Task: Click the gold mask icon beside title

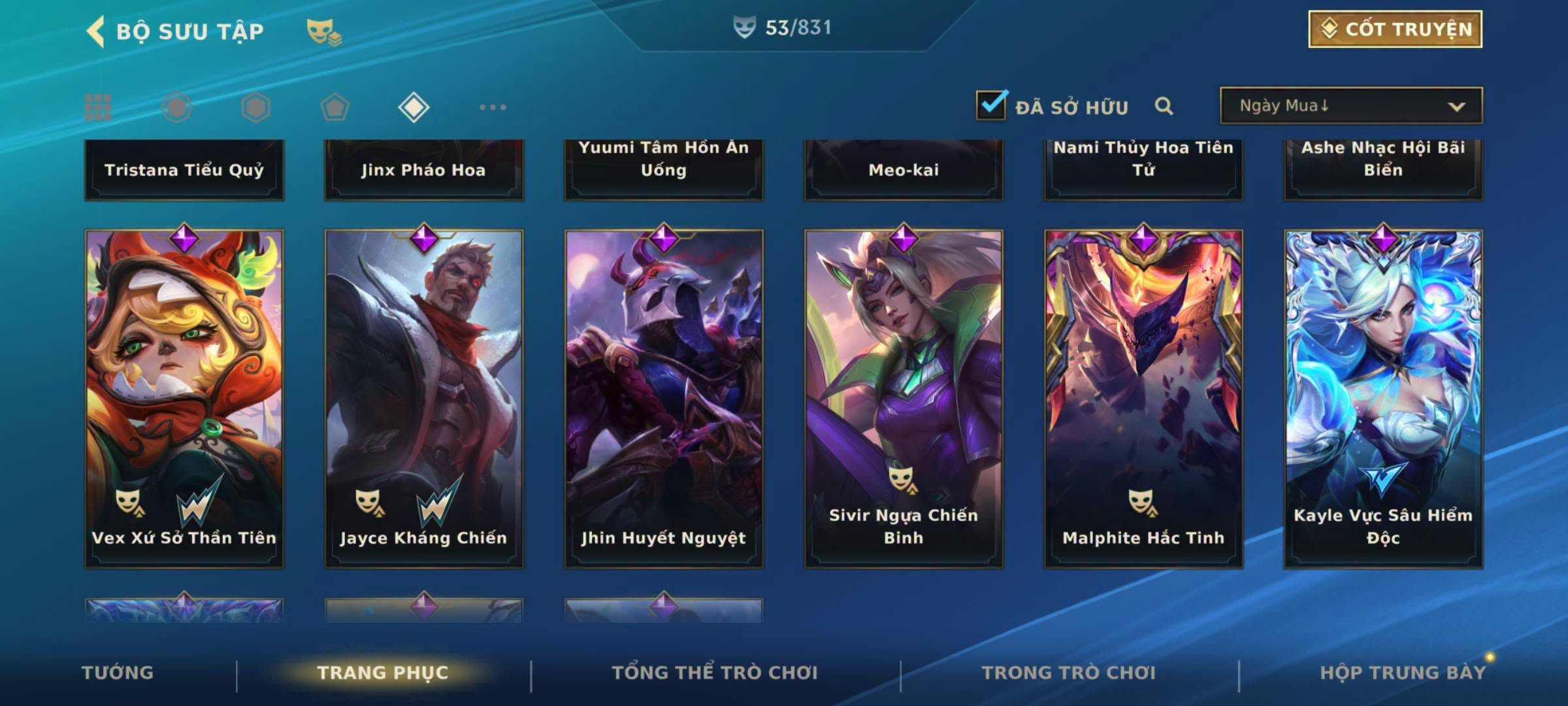Action: click(x=323, y=31)
